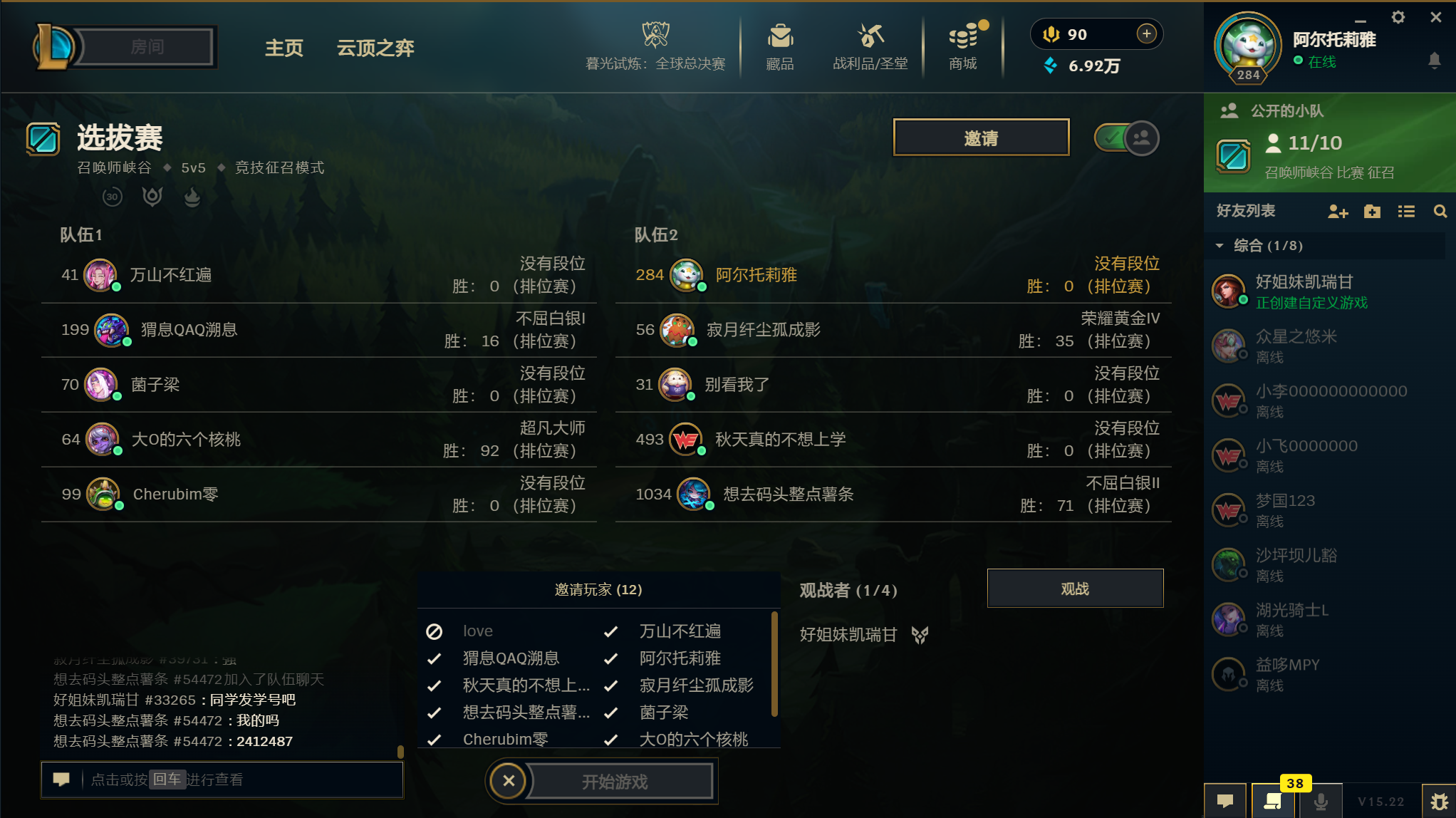
Task: Open friend search with the magnifier icon
Action: pos(1440,212)
